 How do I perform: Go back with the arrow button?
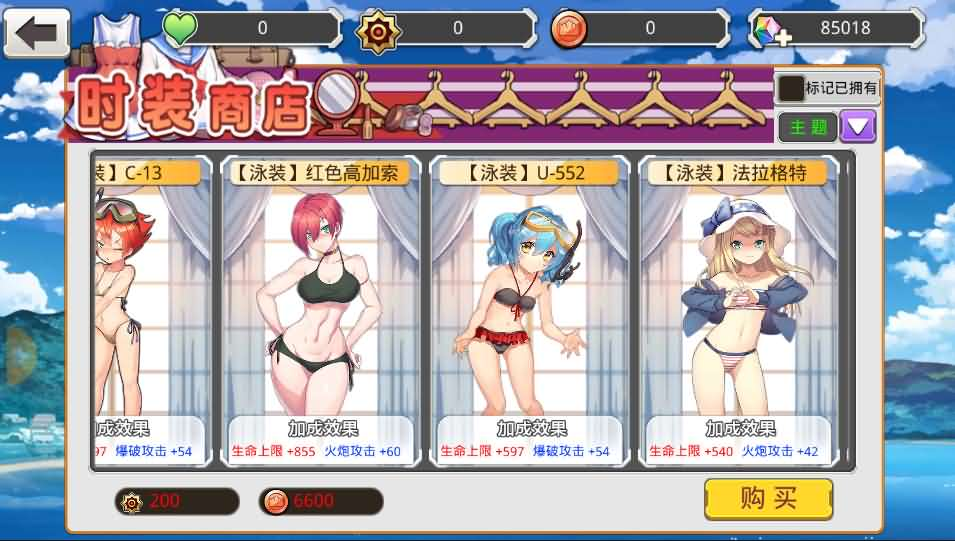[37, 33]
